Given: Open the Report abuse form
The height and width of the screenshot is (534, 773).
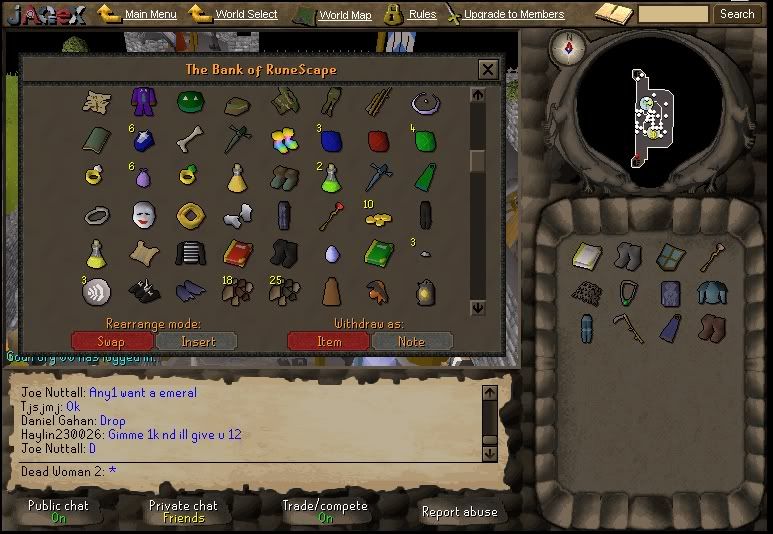Looking at the screenshot, I should coord(459,511).
